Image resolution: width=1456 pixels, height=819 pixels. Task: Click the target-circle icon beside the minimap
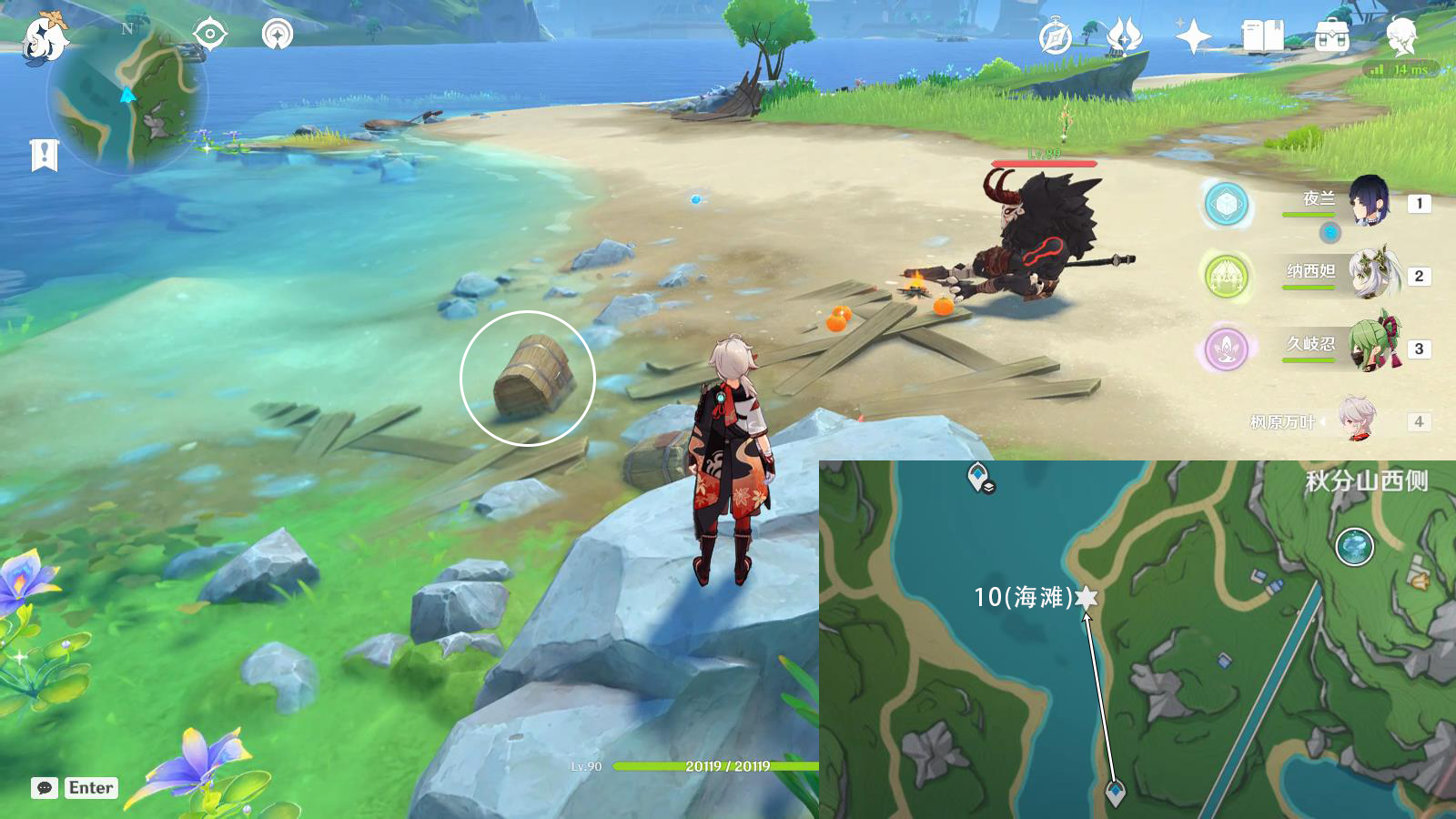[x=209, y=35]
